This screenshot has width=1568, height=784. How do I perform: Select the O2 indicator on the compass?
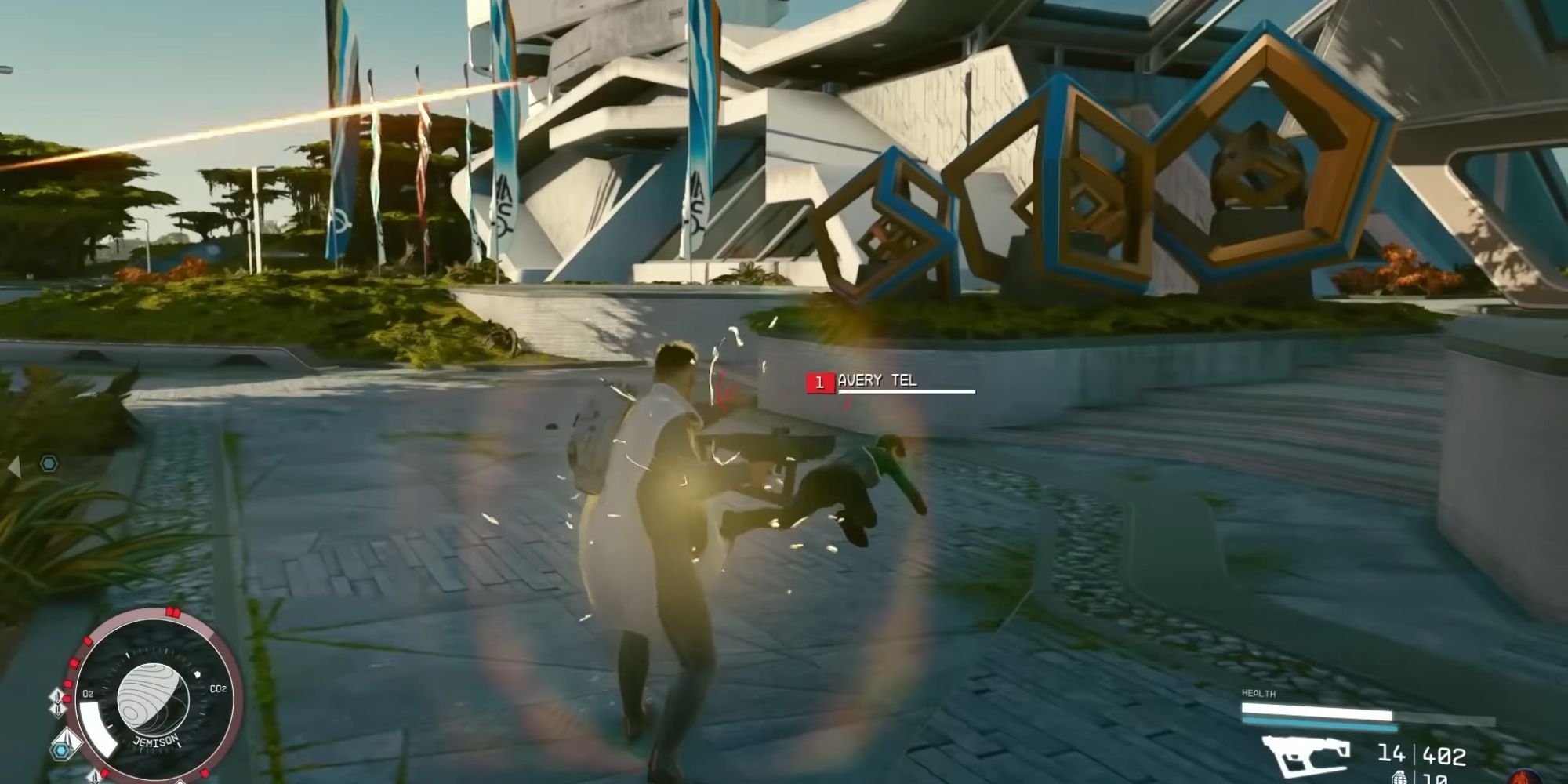tap(88, 692)
